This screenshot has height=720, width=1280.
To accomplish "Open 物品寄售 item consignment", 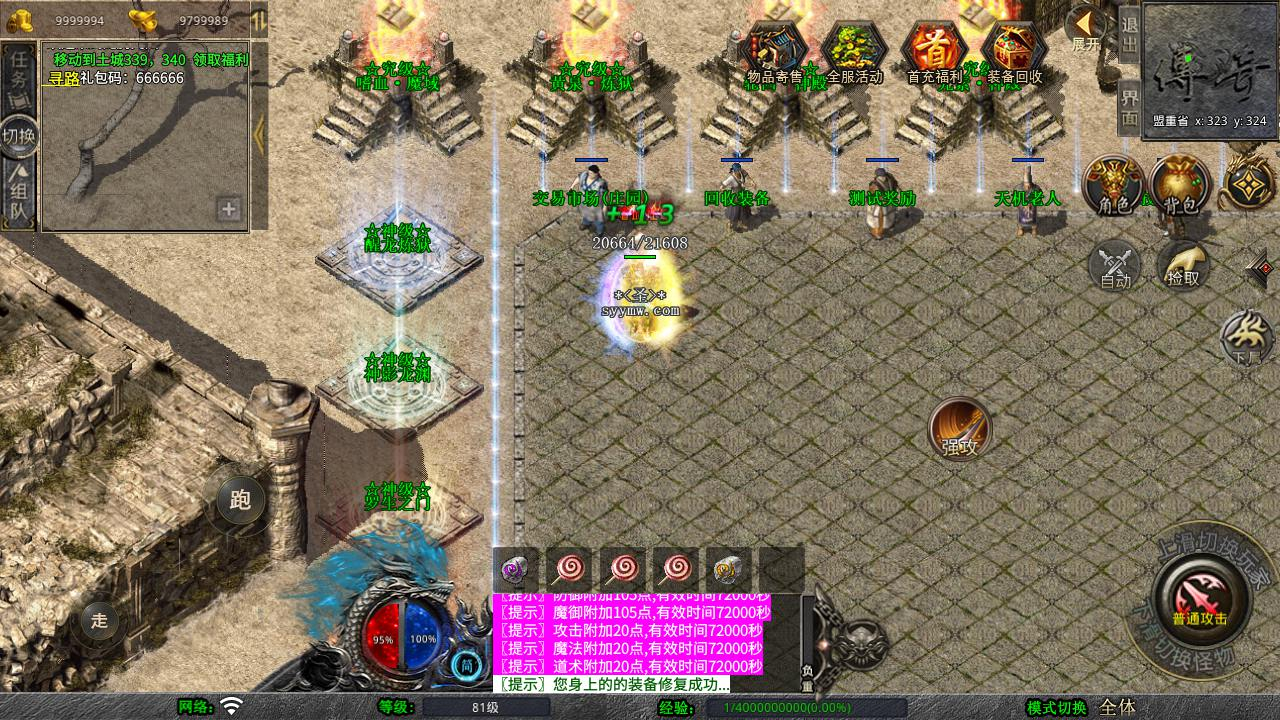I will pyautogui.click(x=775, y=53).
